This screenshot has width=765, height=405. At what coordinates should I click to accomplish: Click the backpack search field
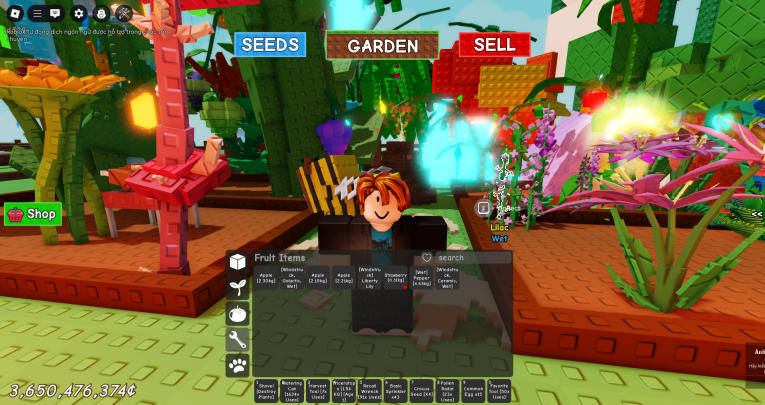[x=470, y=258]
